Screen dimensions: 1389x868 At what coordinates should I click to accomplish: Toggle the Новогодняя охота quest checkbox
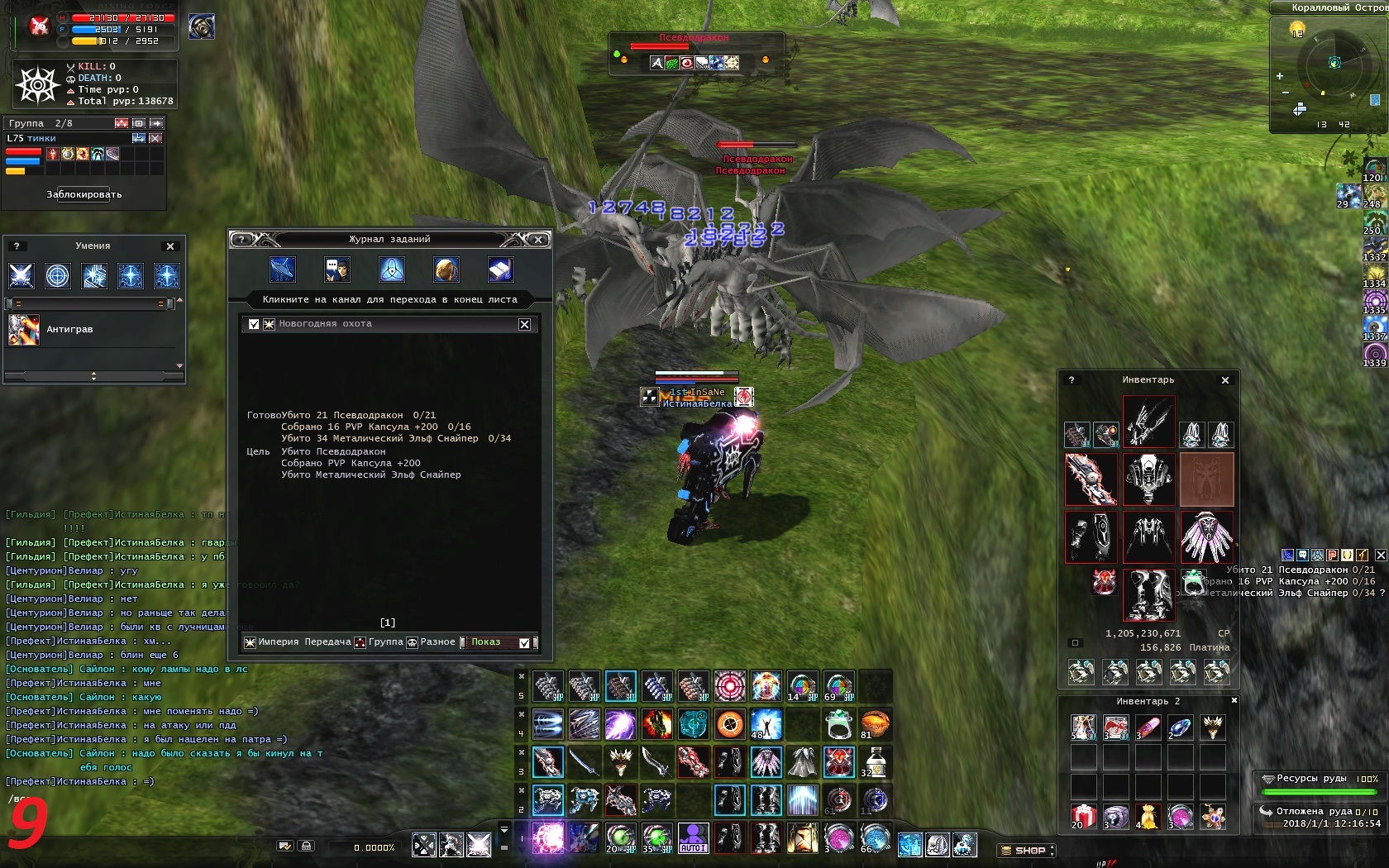tap(254, 324)
